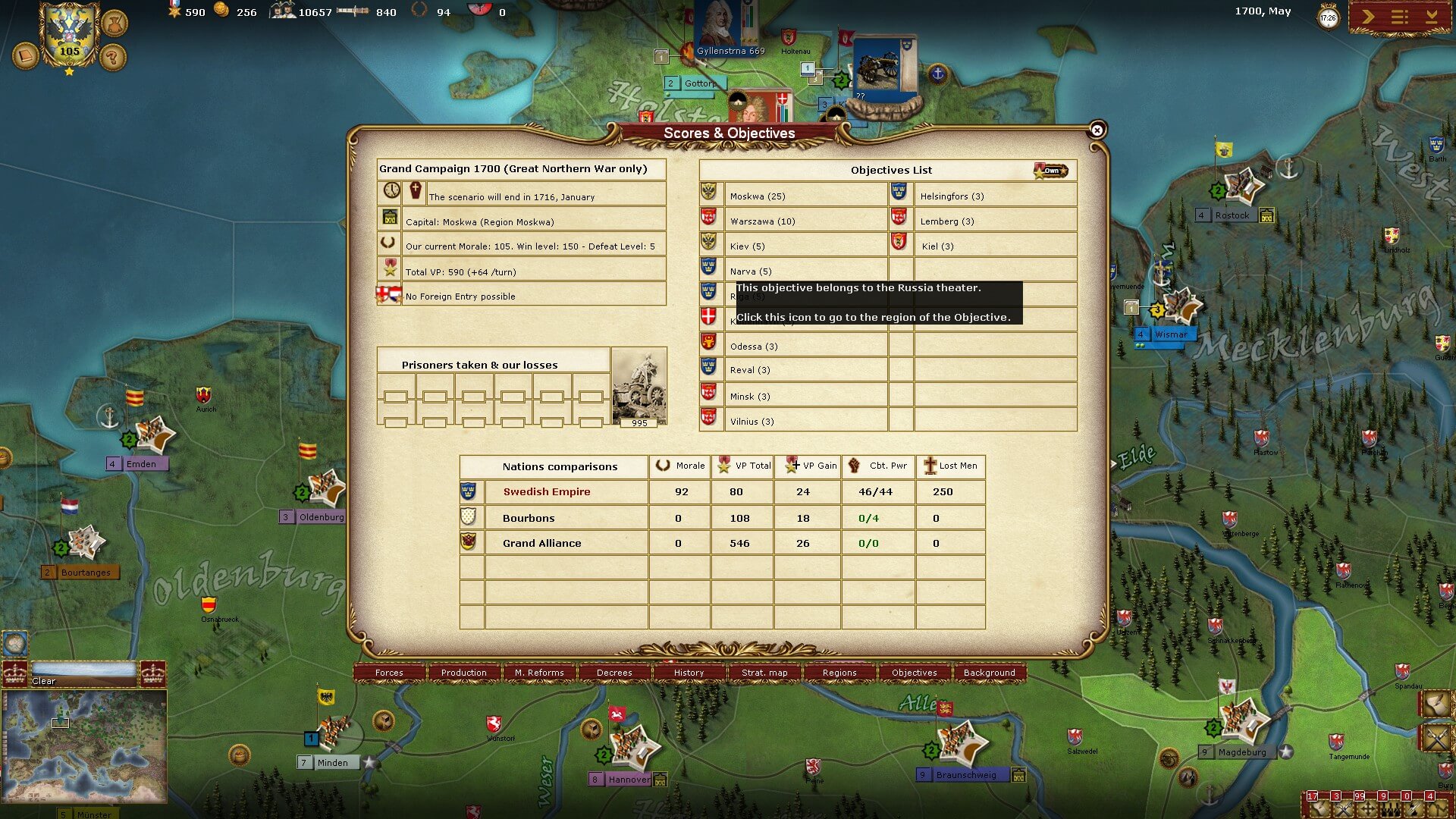Toggle the Own objectives filter button
Image resolution: width=1456 pixels, height=819 pixels.
[1050, 170]
